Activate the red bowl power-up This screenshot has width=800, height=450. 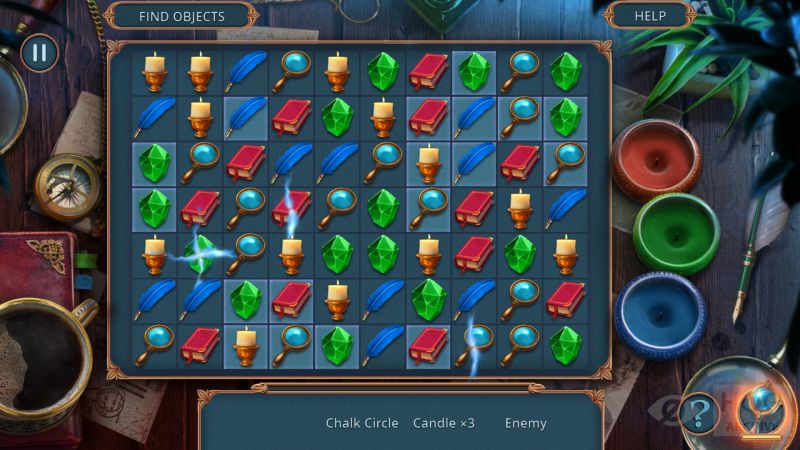click(x=655, y=160)
